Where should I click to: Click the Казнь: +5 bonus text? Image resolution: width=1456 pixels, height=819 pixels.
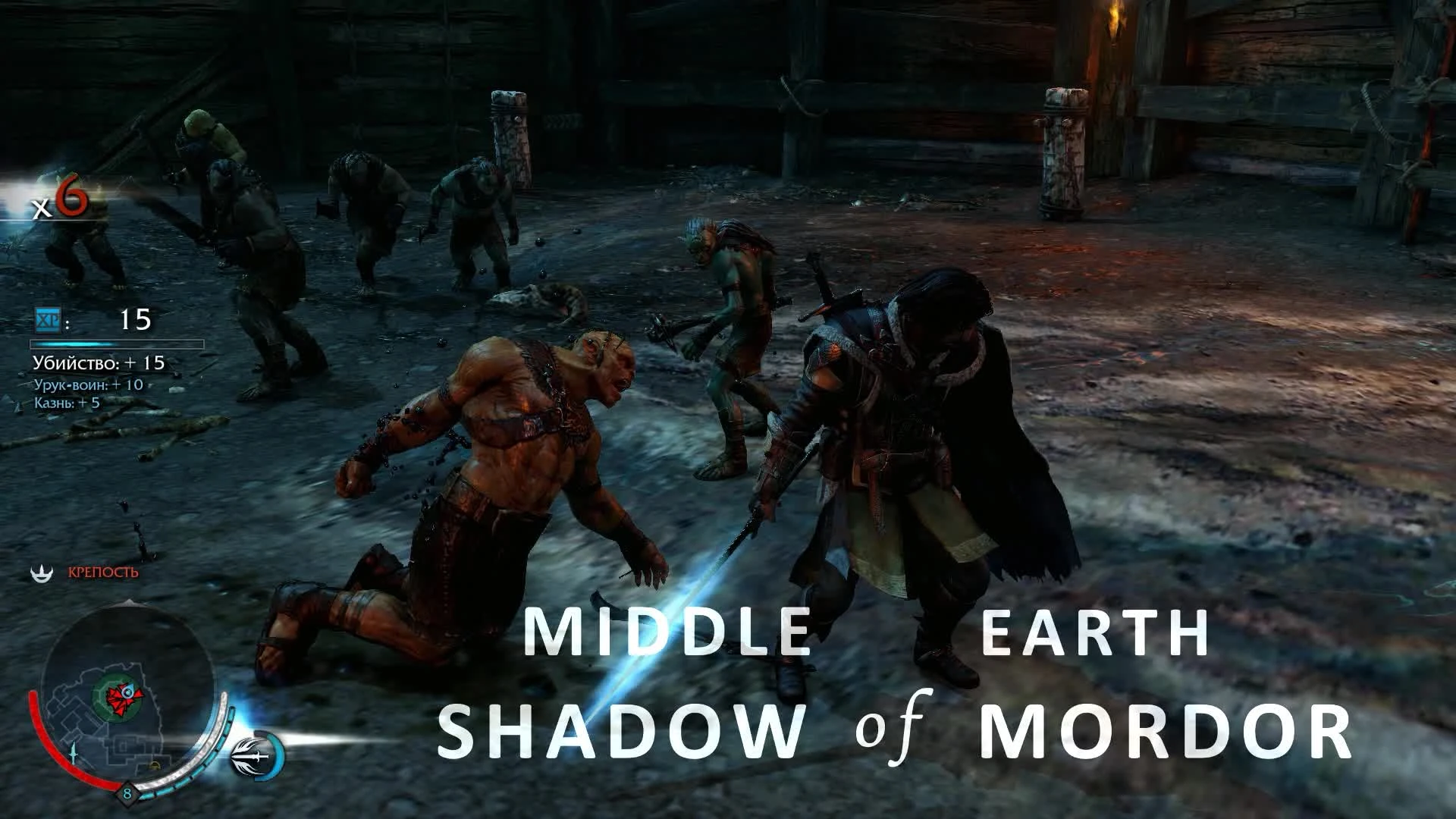[67, 403]
